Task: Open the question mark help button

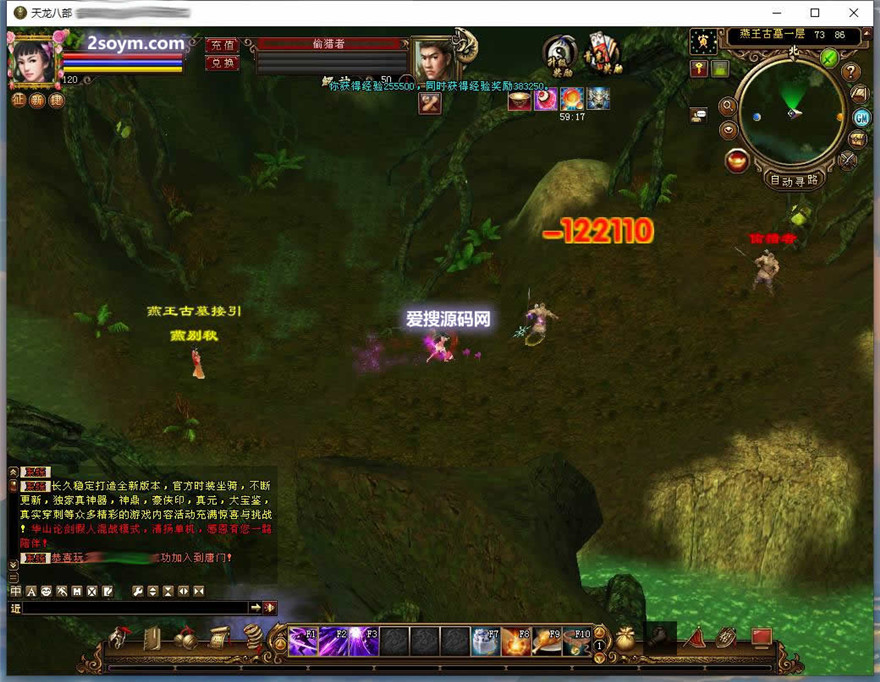Action: (x=851, y=72)
